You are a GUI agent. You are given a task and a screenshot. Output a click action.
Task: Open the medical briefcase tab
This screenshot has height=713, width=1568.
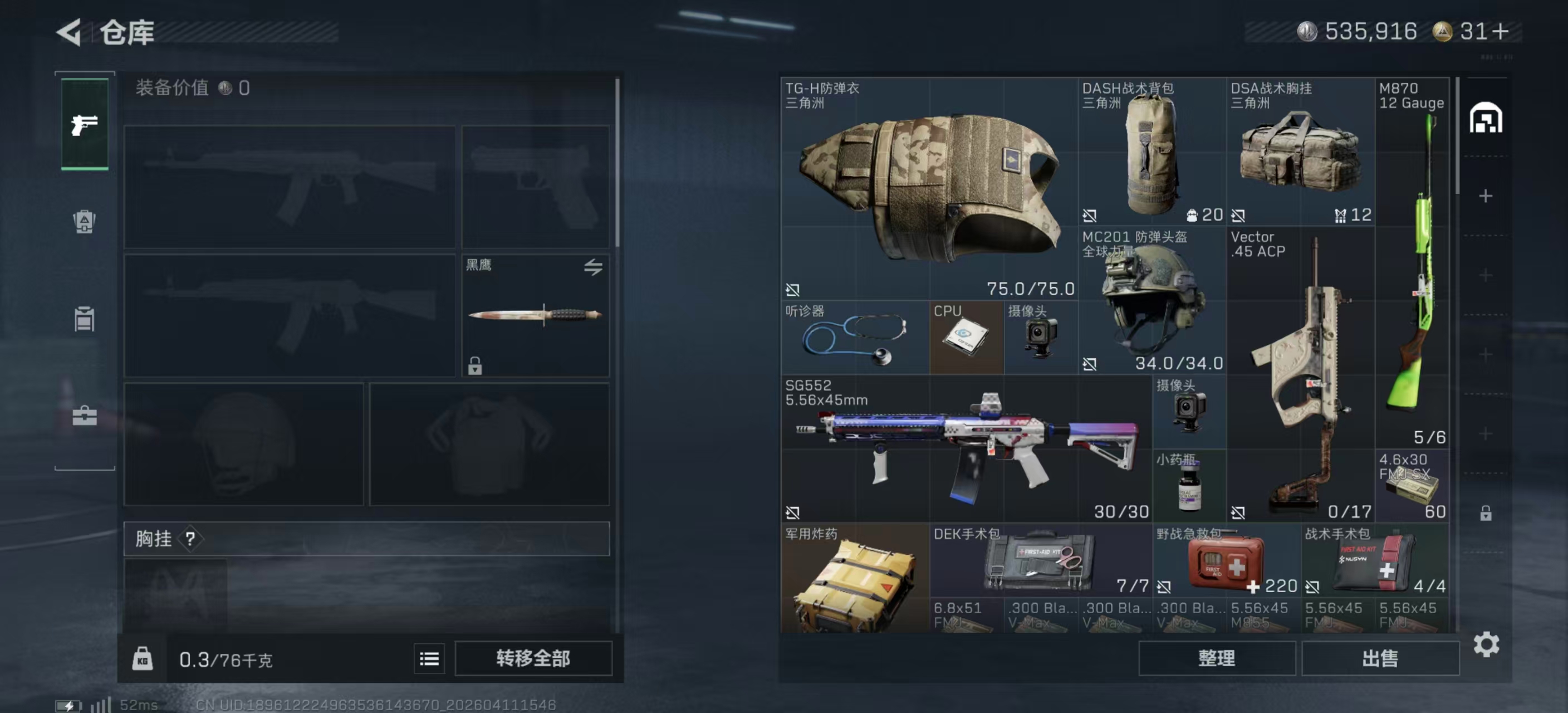click(85, 417)
